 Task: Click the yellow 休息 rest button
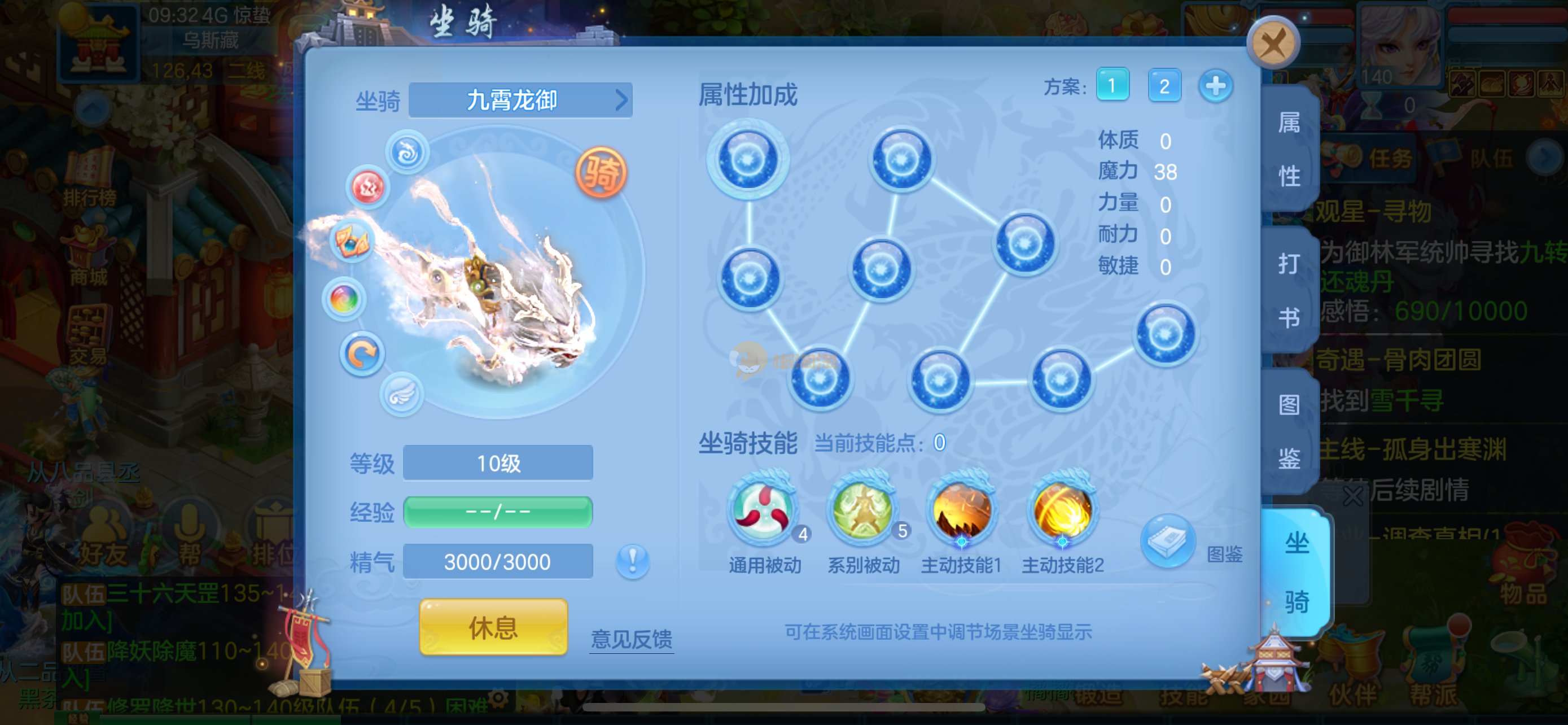point(493,627)
